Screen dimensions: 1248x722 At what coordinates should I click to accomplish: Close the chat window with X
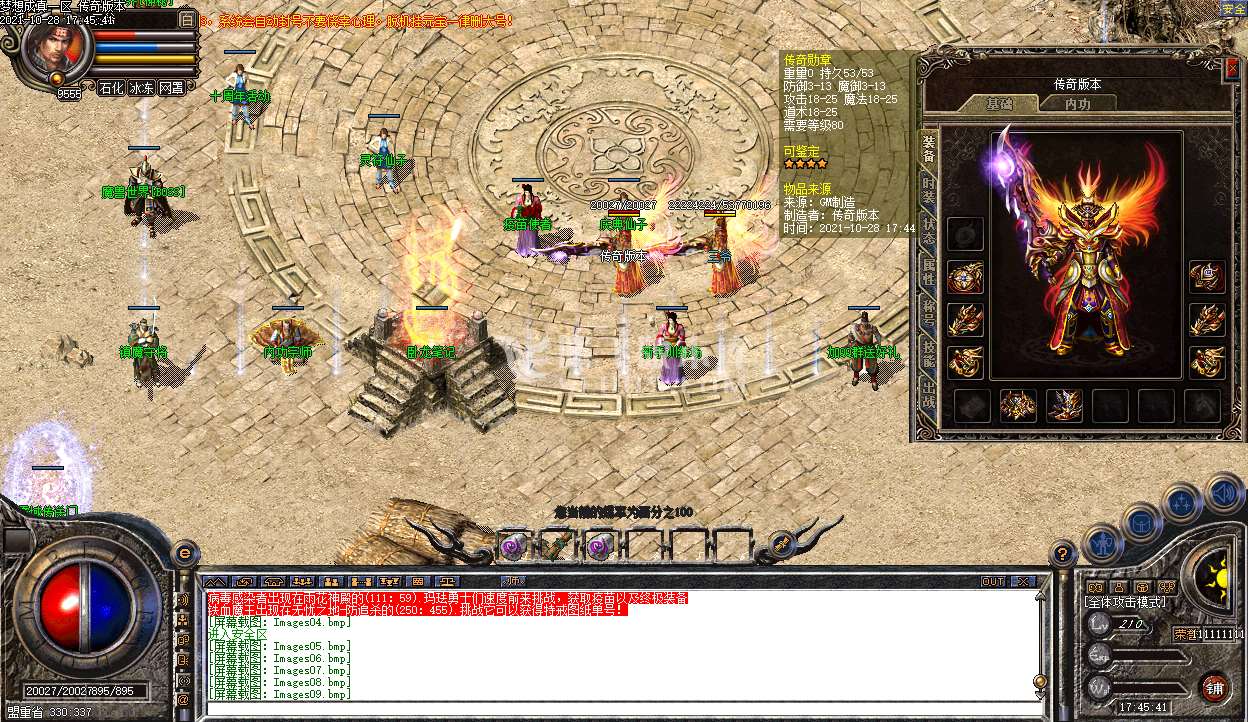click(1022, 581)
